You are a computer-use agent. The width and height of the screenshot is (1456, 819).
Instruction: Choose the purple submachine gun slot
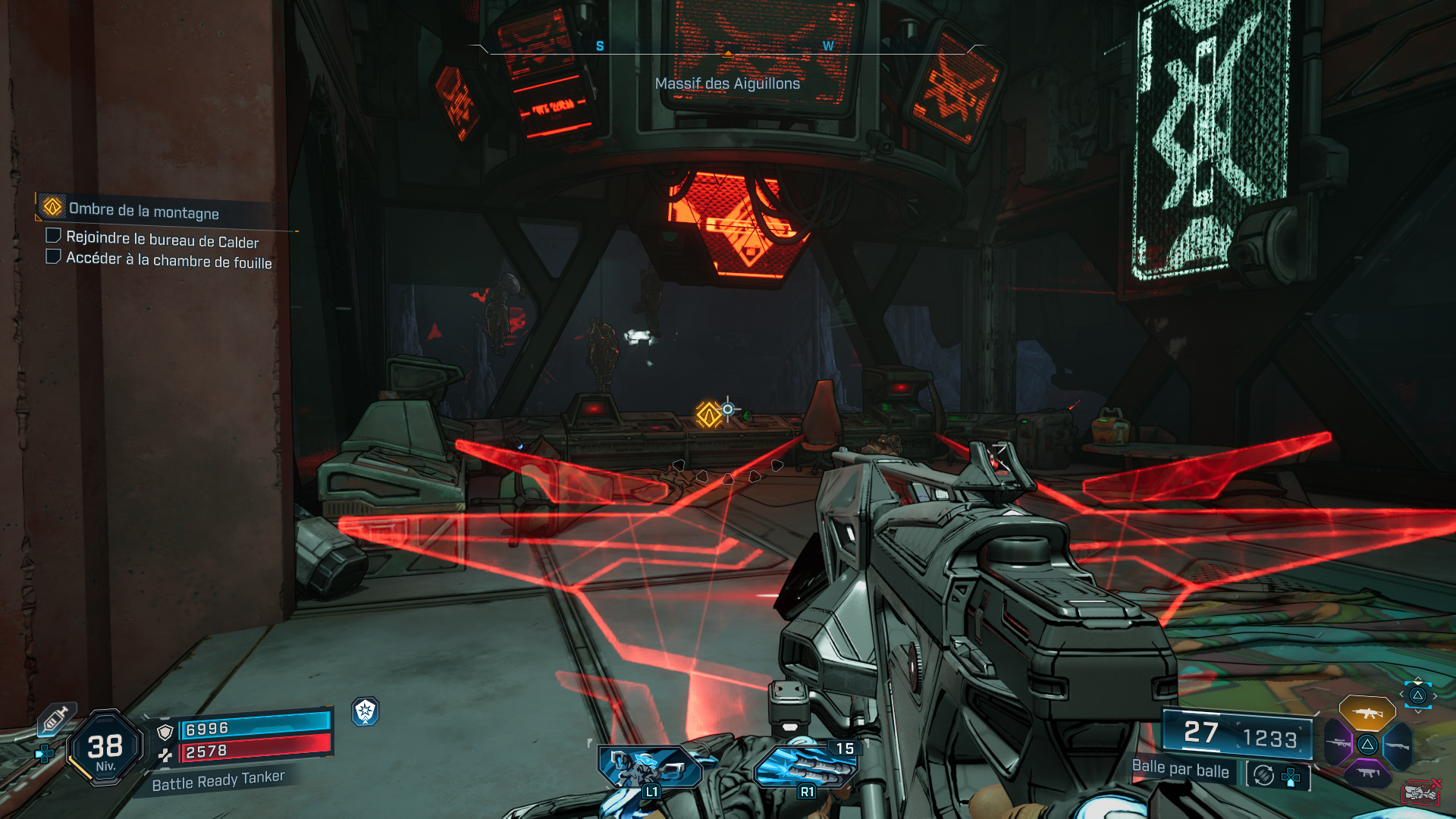(x=1367, y=773)
